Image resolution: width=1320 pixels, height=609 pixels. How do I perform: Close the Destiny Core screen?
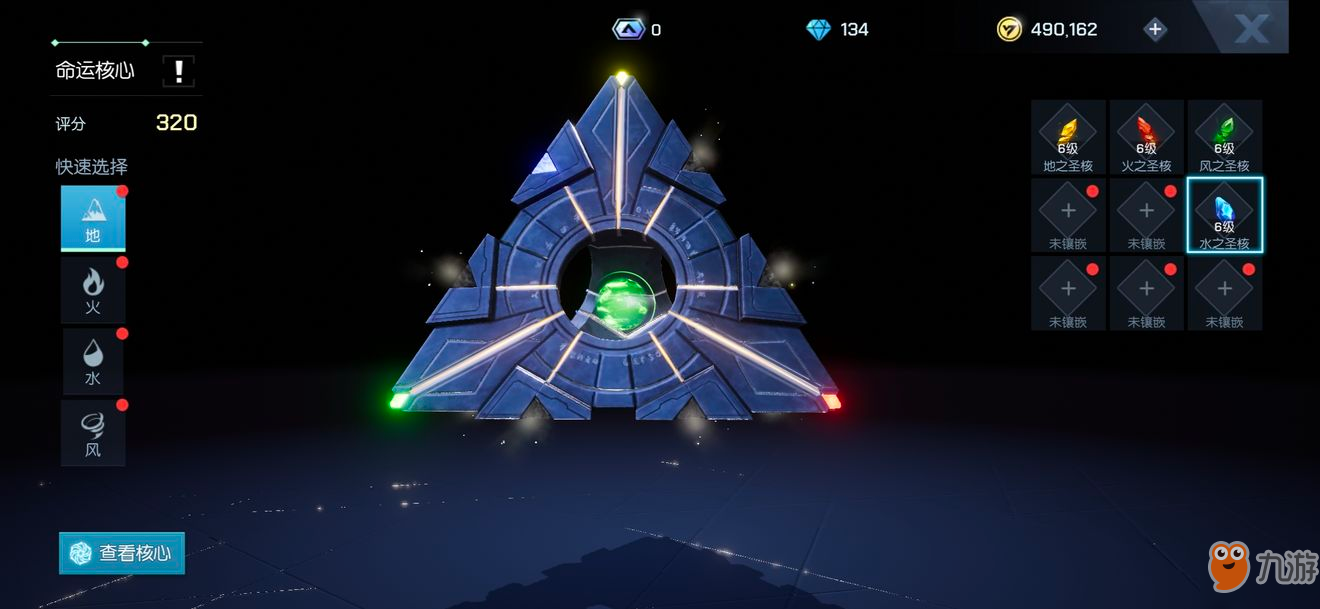coord(1250,28)
